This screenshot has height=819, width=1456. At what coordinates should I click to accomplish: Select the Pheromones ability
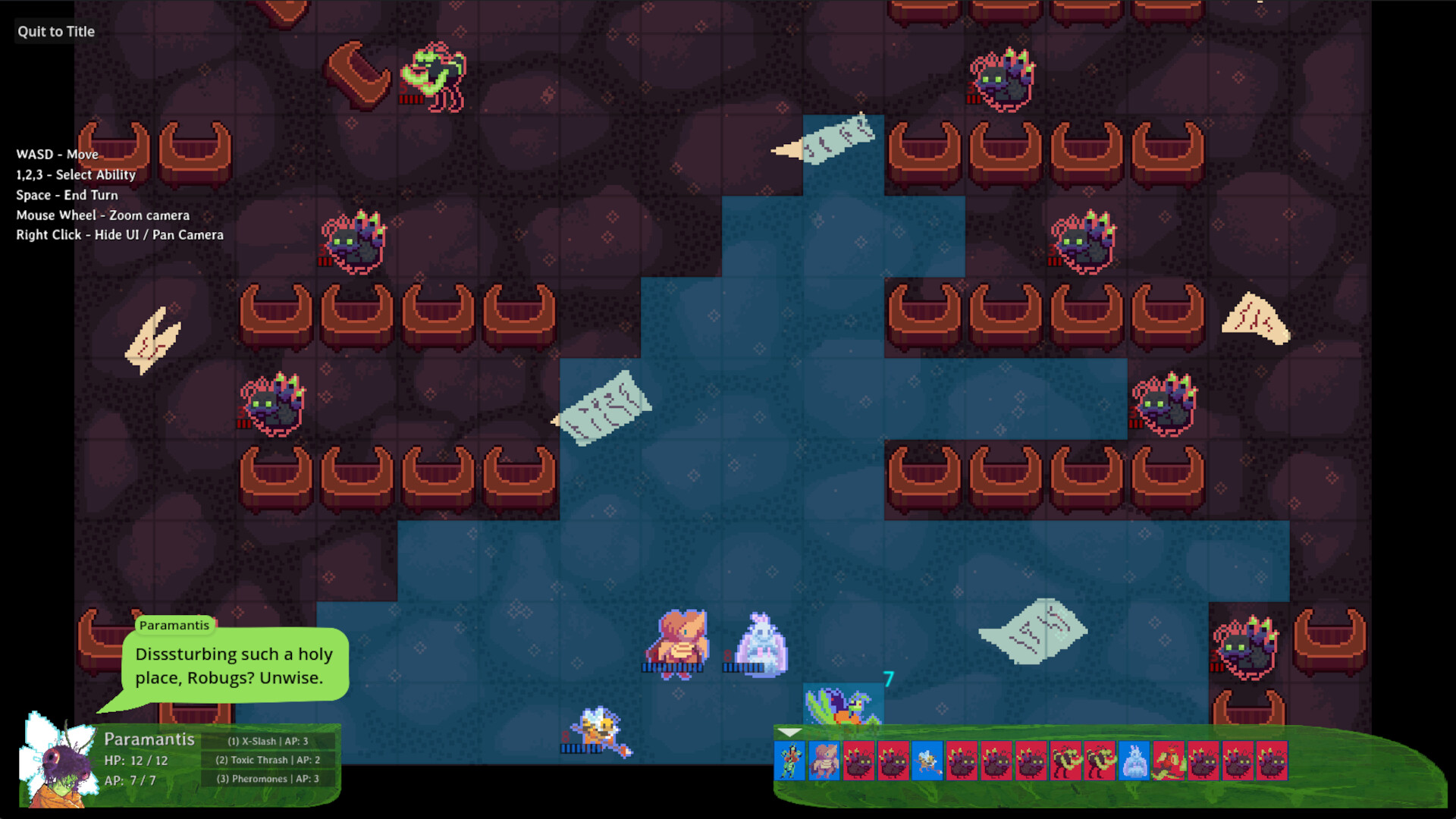267,778
